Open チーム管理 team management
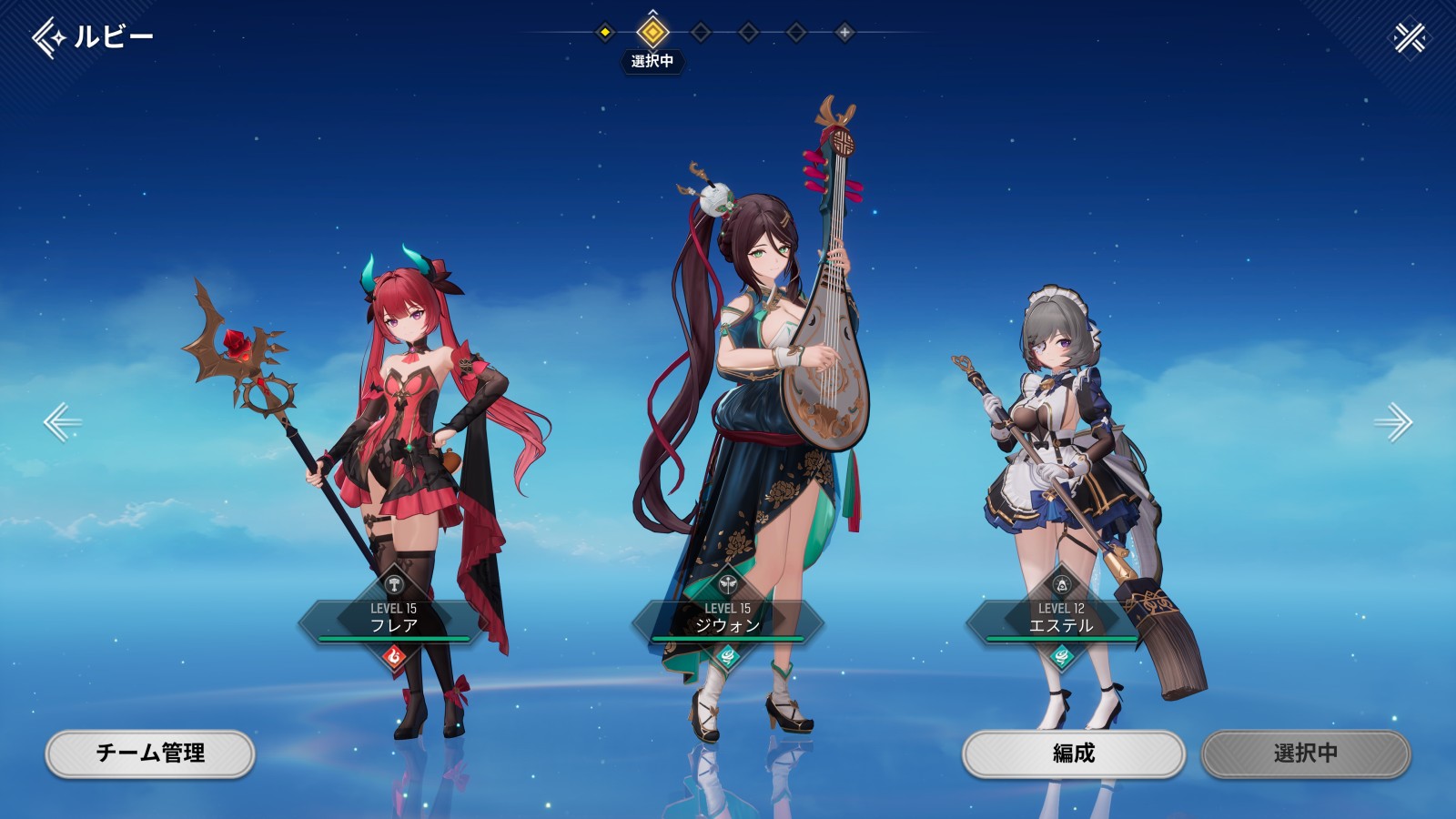 coord(150,753)
